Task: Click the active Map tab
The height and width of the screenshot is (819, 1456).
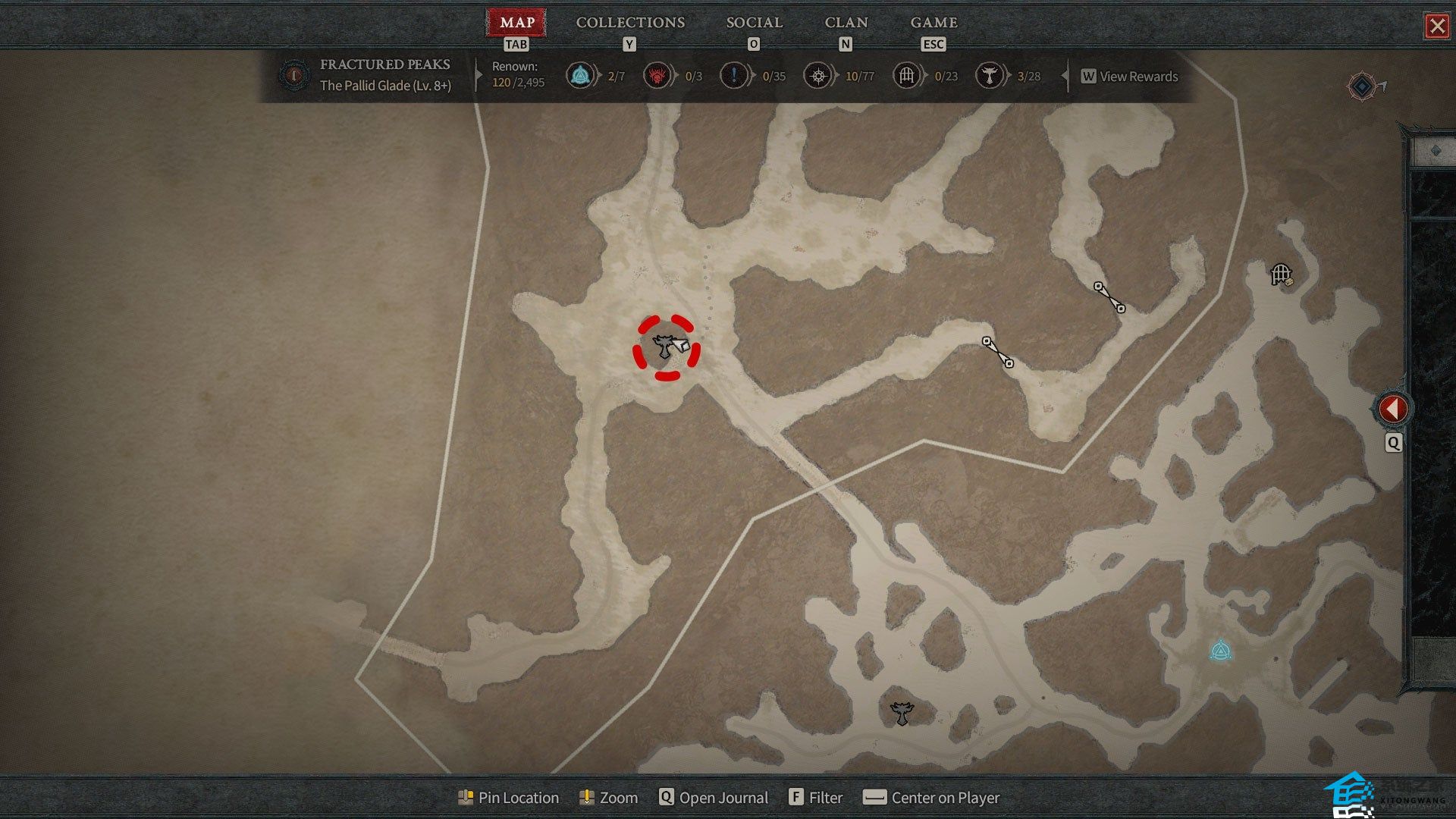Action: point(517,23)
